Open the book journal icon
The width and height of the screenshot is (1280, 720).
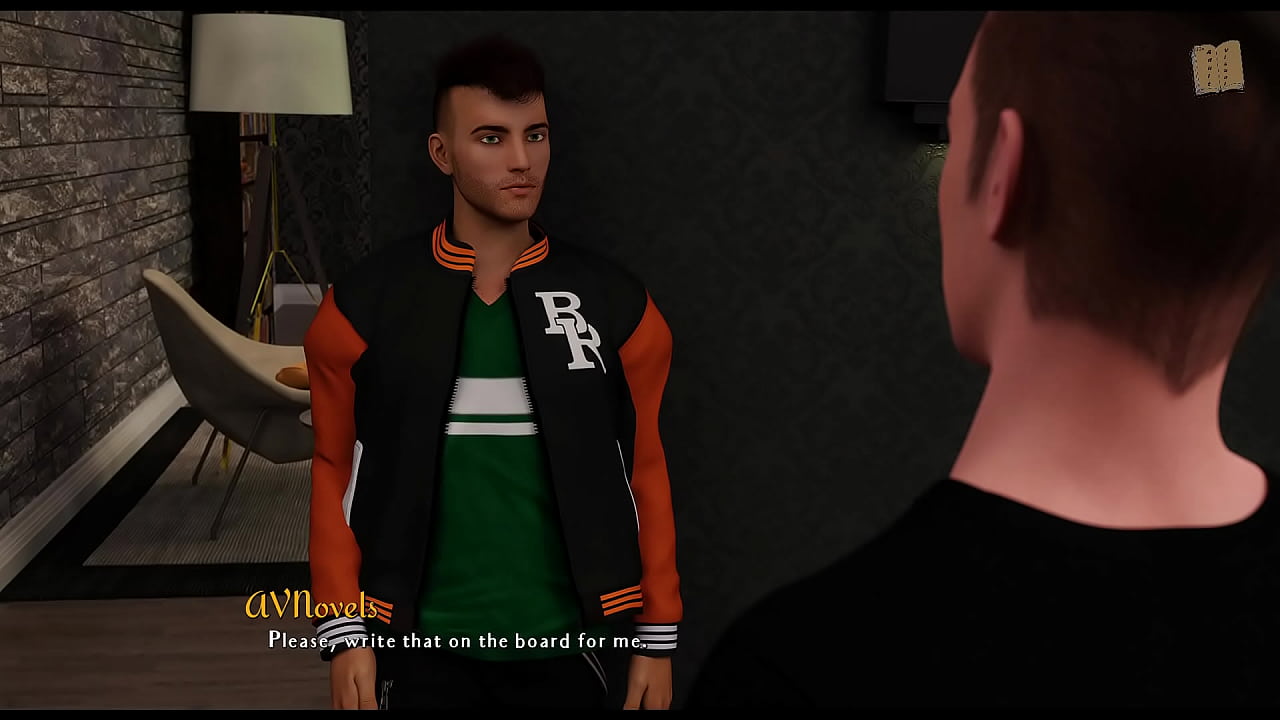[x=1216, y=68]
